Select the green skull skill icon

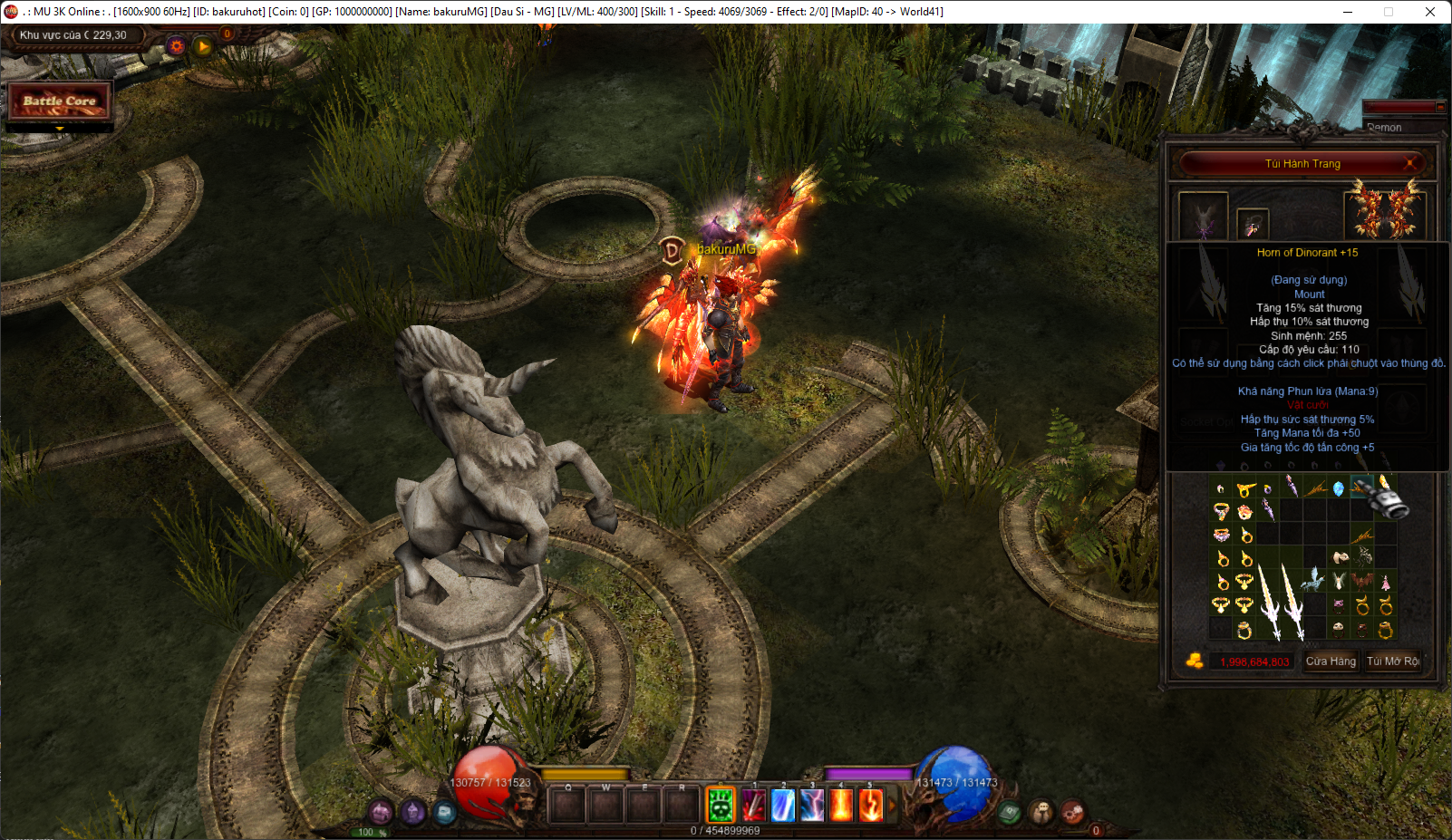point(721,805)
